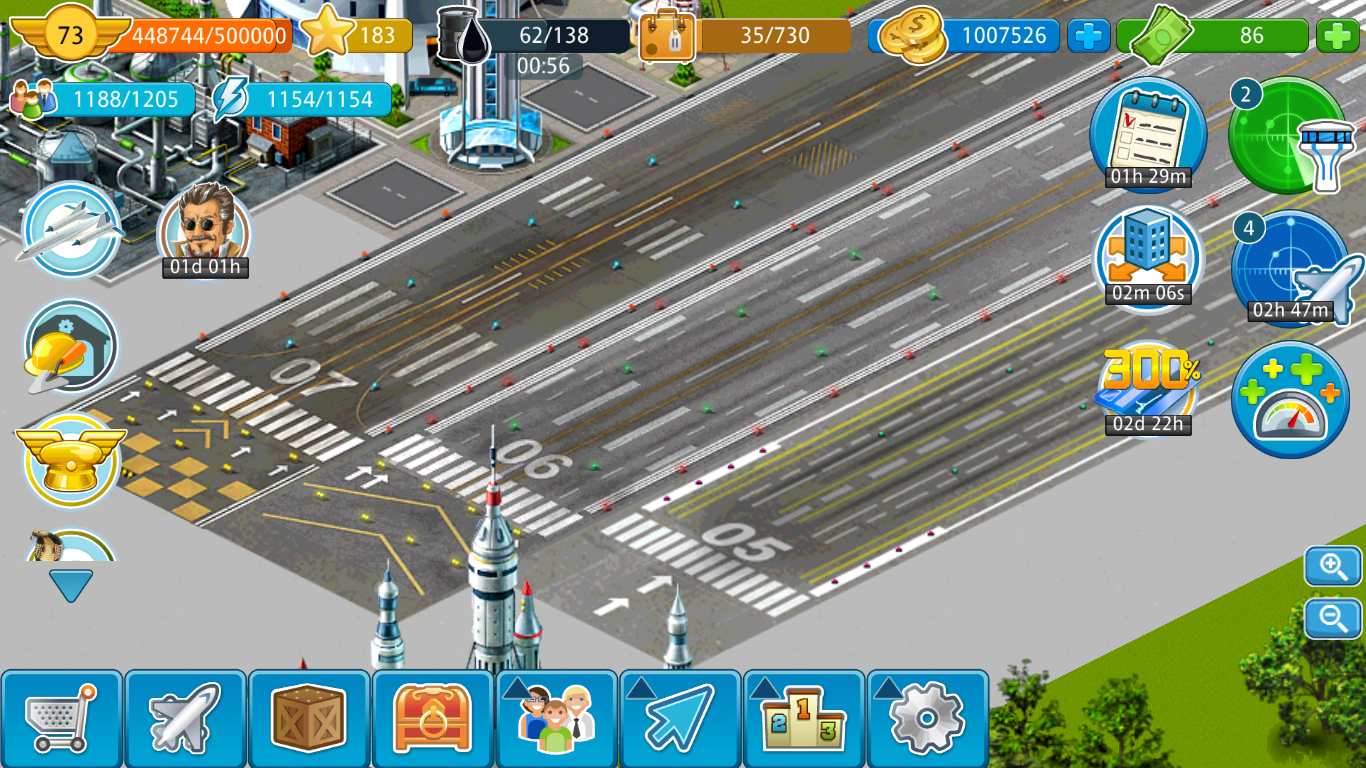Open the friends and neighbors panel

(x=557, y=718)
